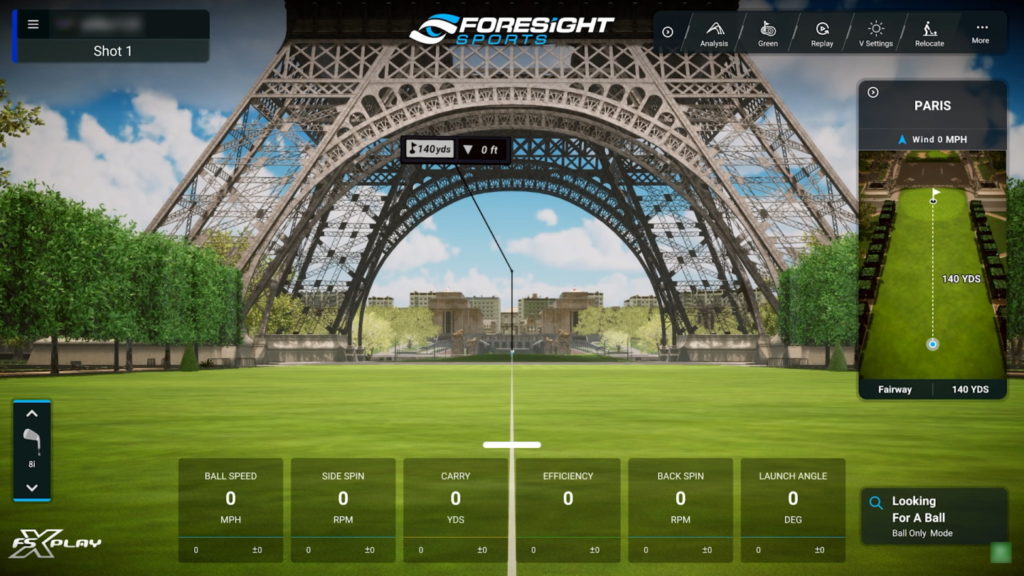Click the Looking For A Ball status panel
The height and width of the screenshot is (576, 1024).
pos(933,516)
